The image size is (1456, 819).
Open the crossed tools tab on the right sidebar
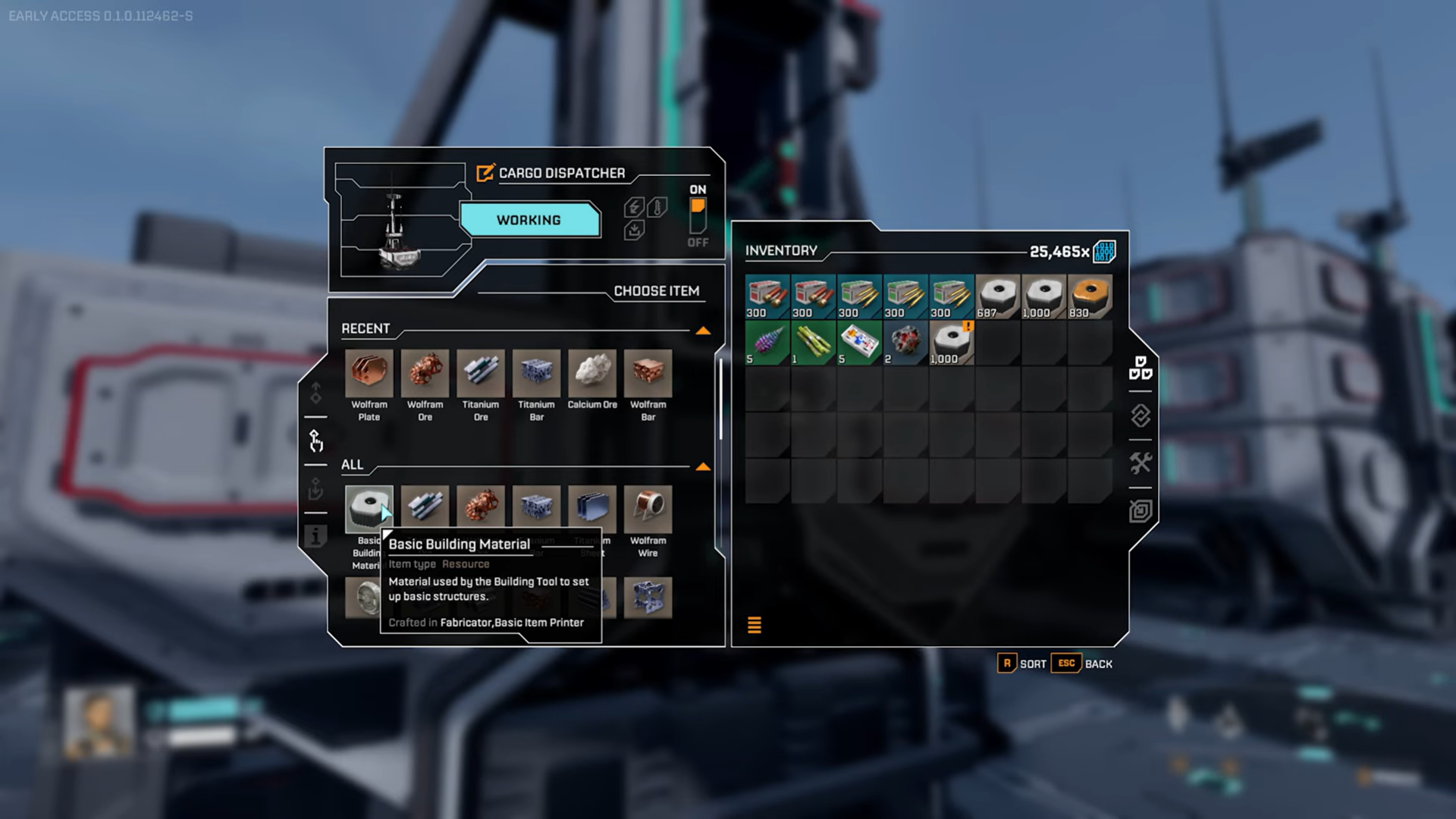click(x=1140, y=463)
